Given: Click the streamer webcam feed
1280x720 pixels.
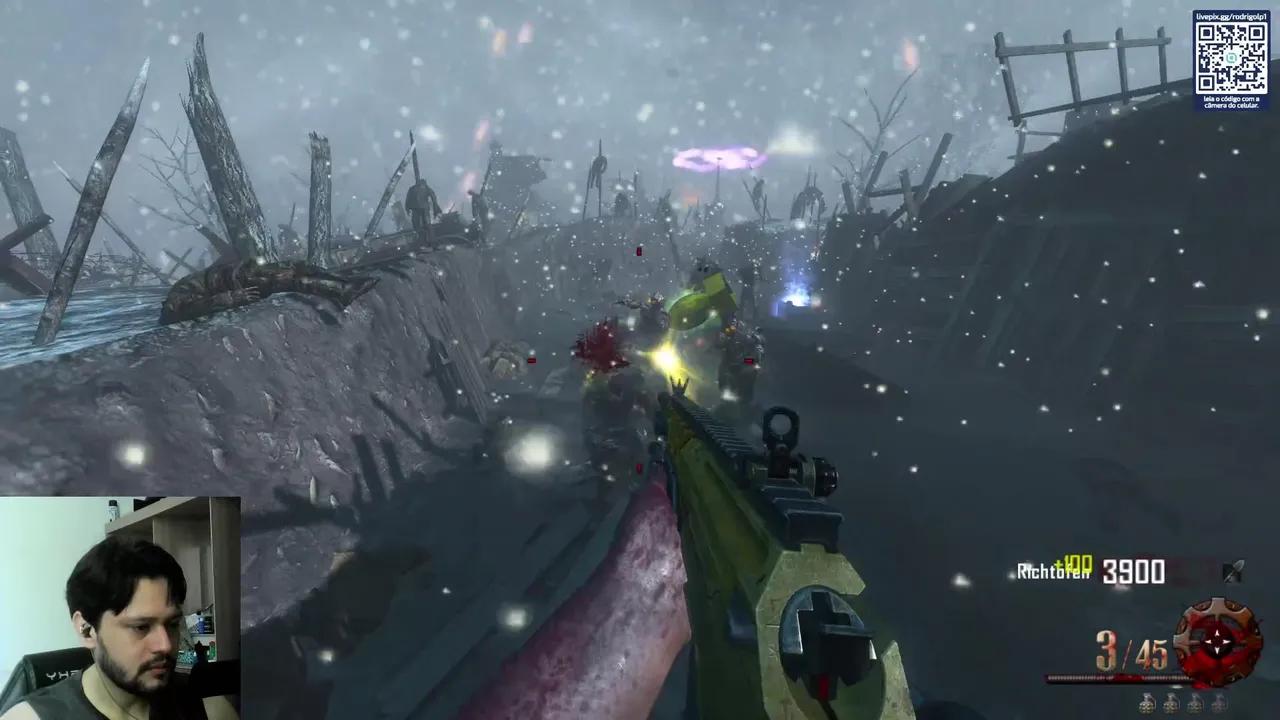Looking at the screenshot, I should click(120, 608).
